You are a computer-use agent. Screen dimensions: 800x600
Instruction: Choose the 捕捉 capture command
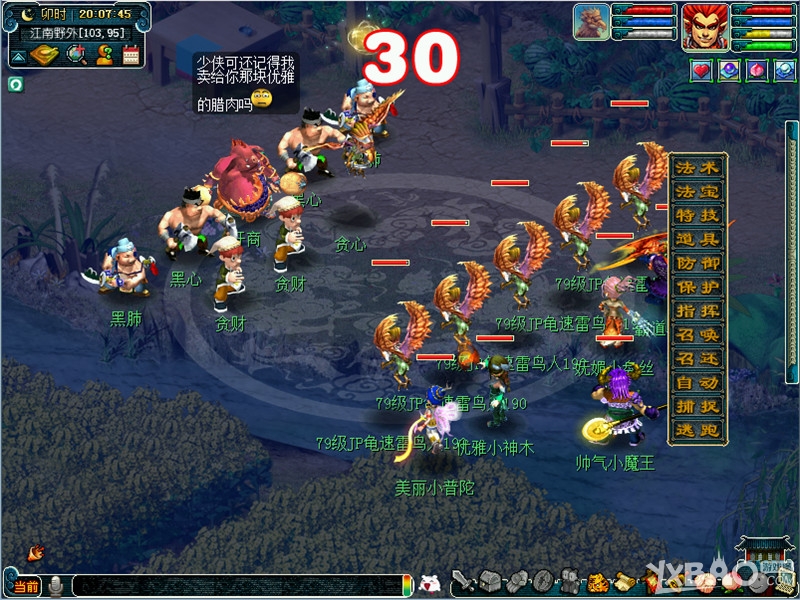coord(697,407)
